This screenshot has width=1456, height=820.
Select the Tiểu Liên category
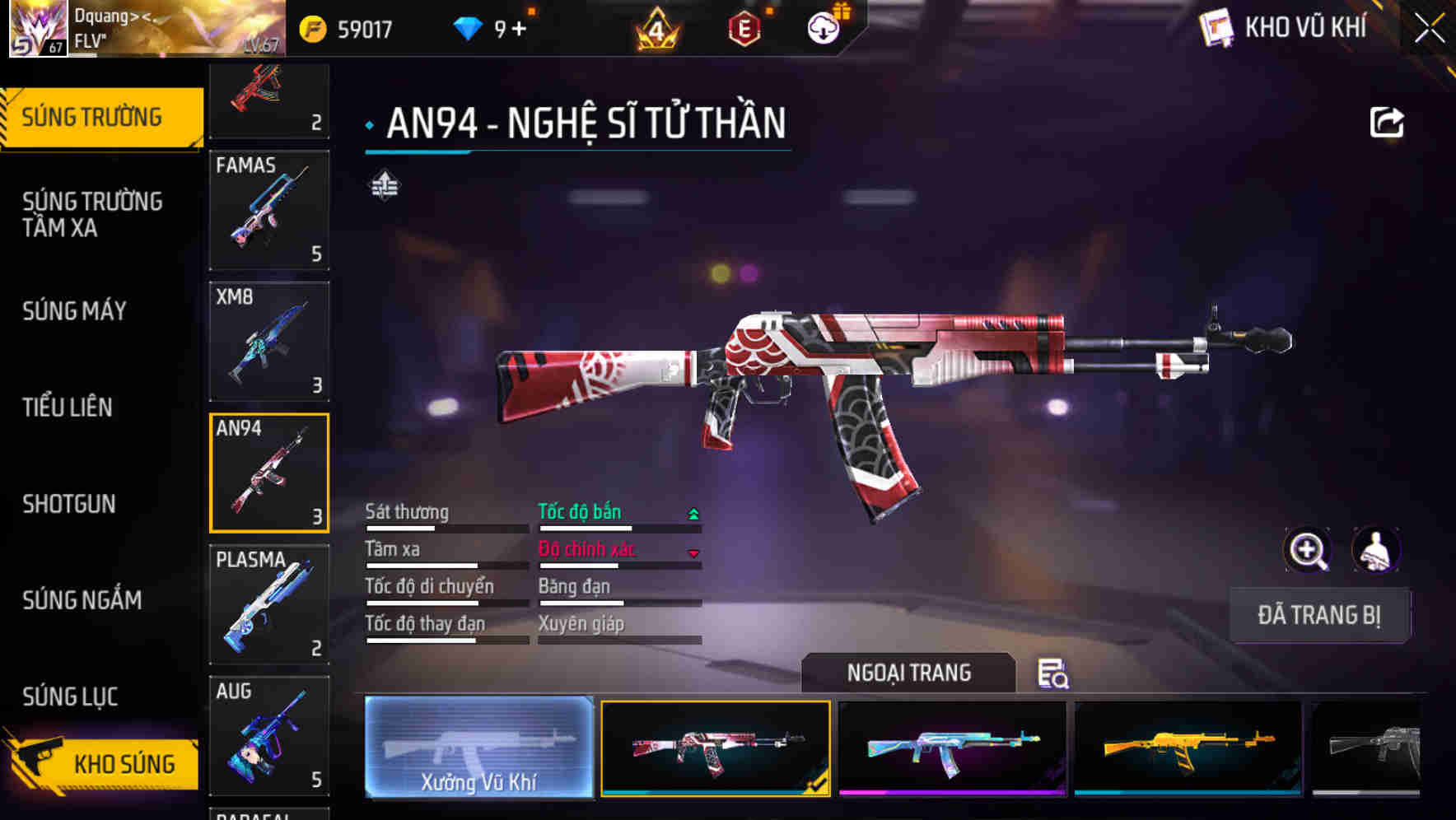point(68,408)
